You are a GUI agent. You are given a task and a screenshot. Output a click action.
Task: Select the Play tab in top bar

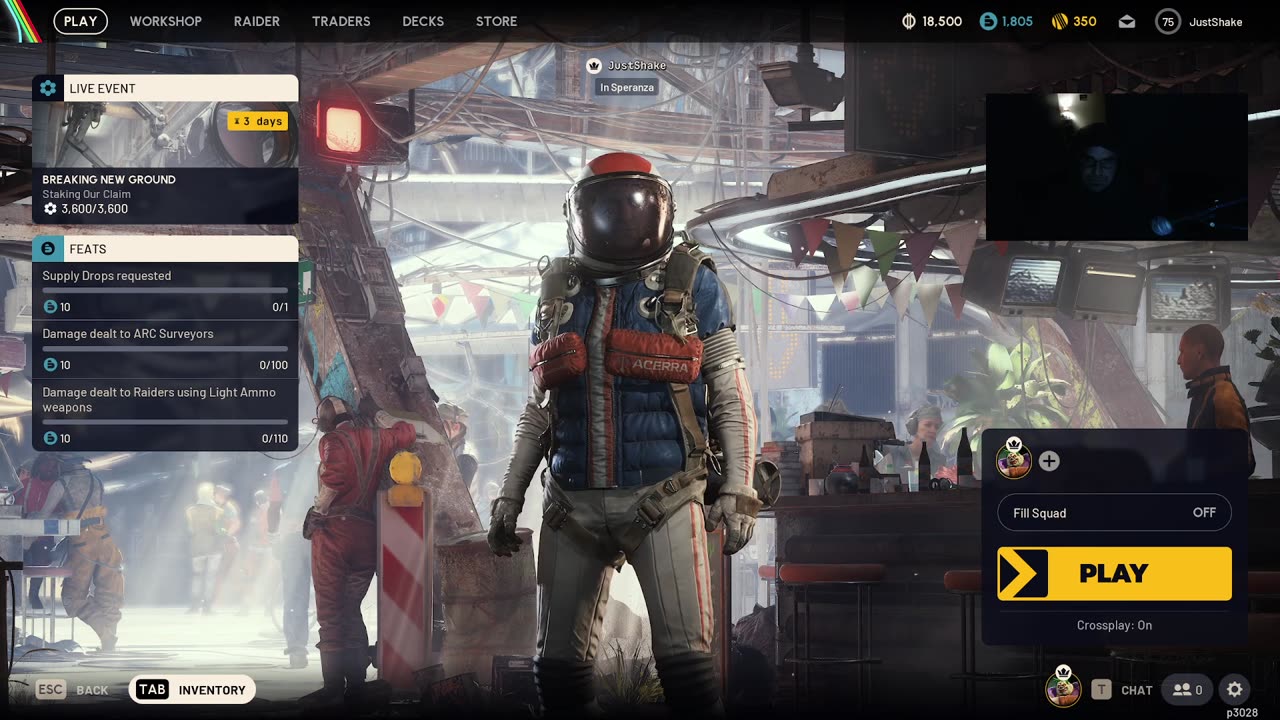tap(80, 21)
